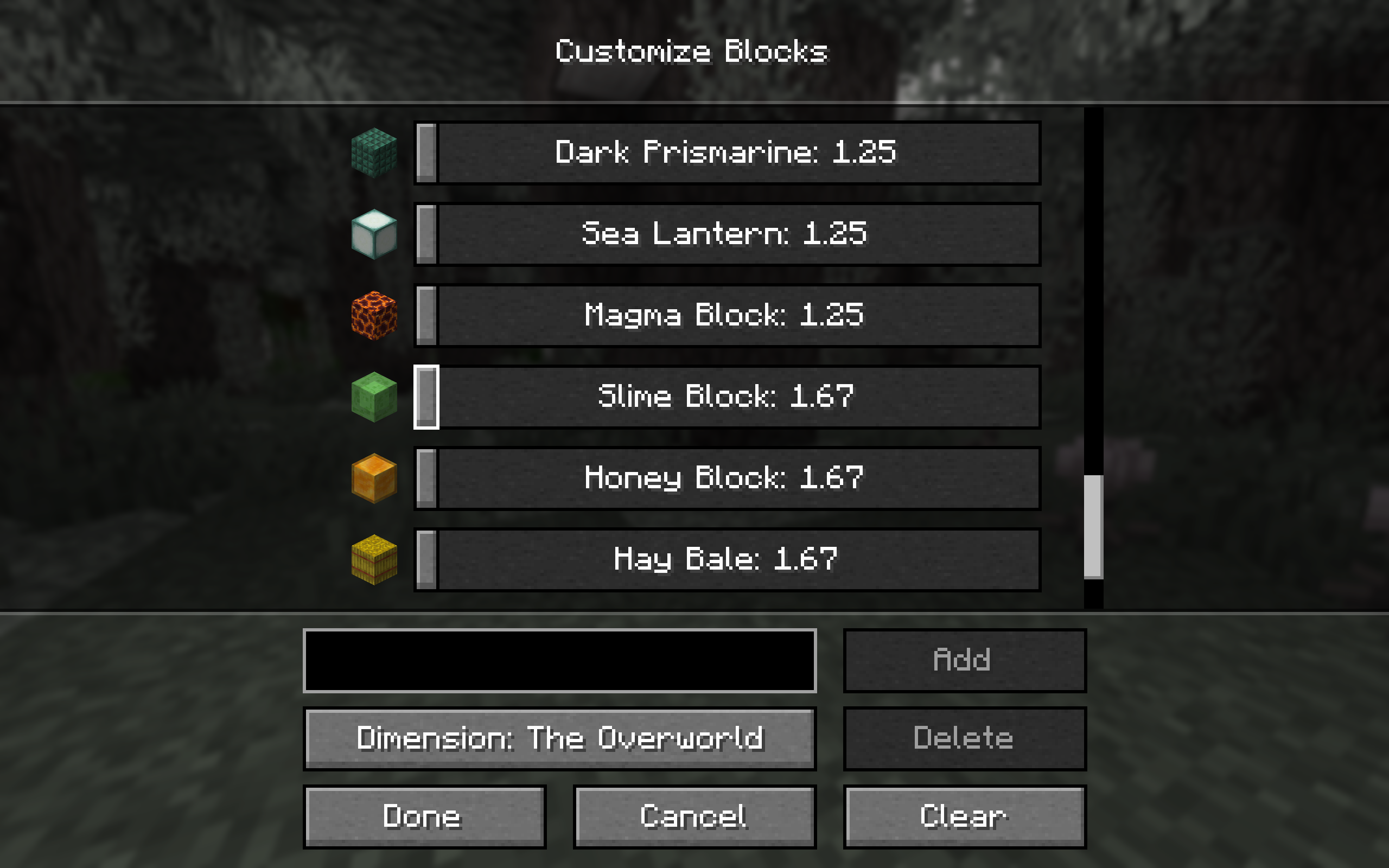Click the Sea Lantern block icon
Screen dimensions: 1389x868
374,234
